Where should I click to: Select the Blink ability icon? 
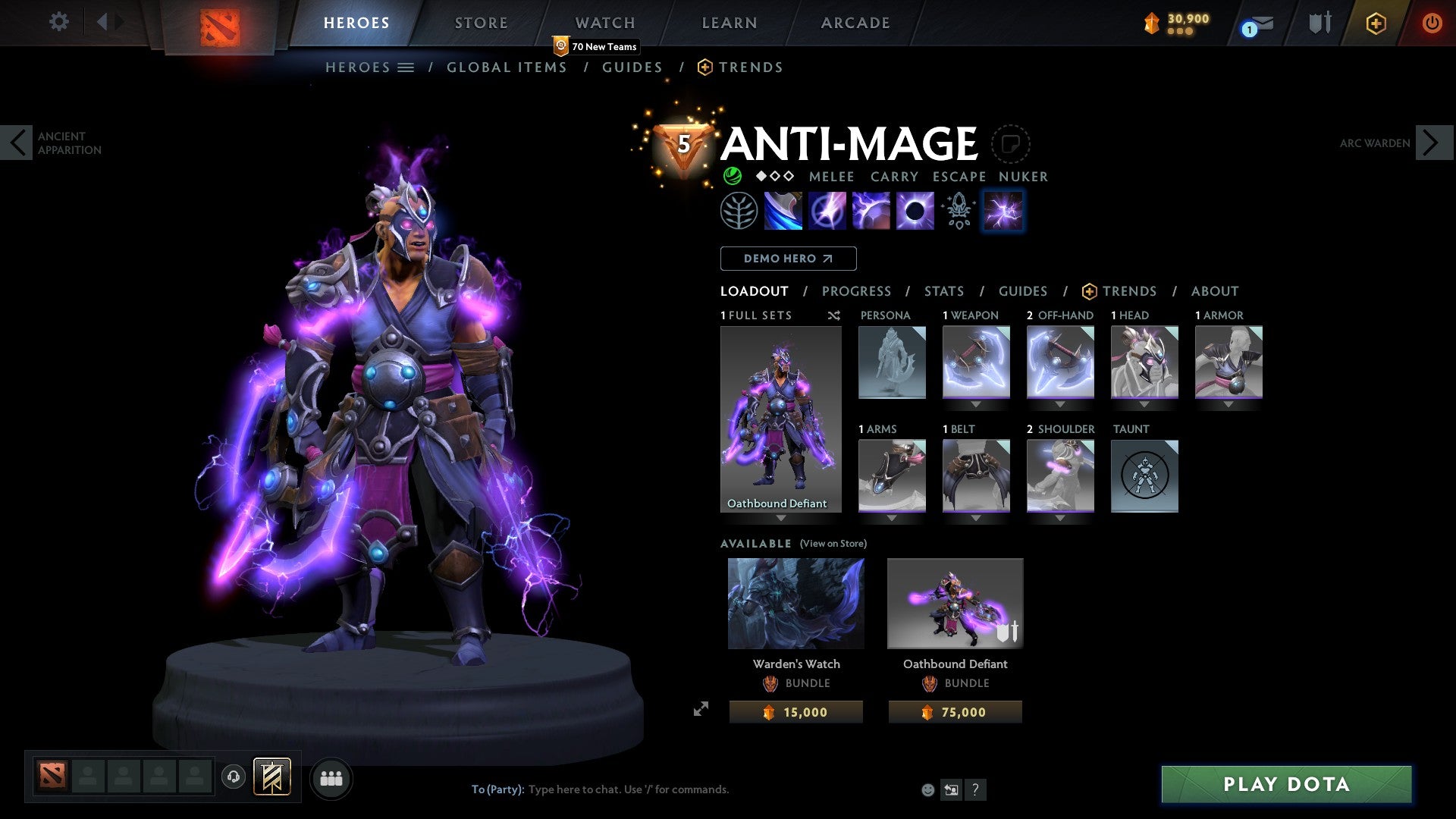828,211
